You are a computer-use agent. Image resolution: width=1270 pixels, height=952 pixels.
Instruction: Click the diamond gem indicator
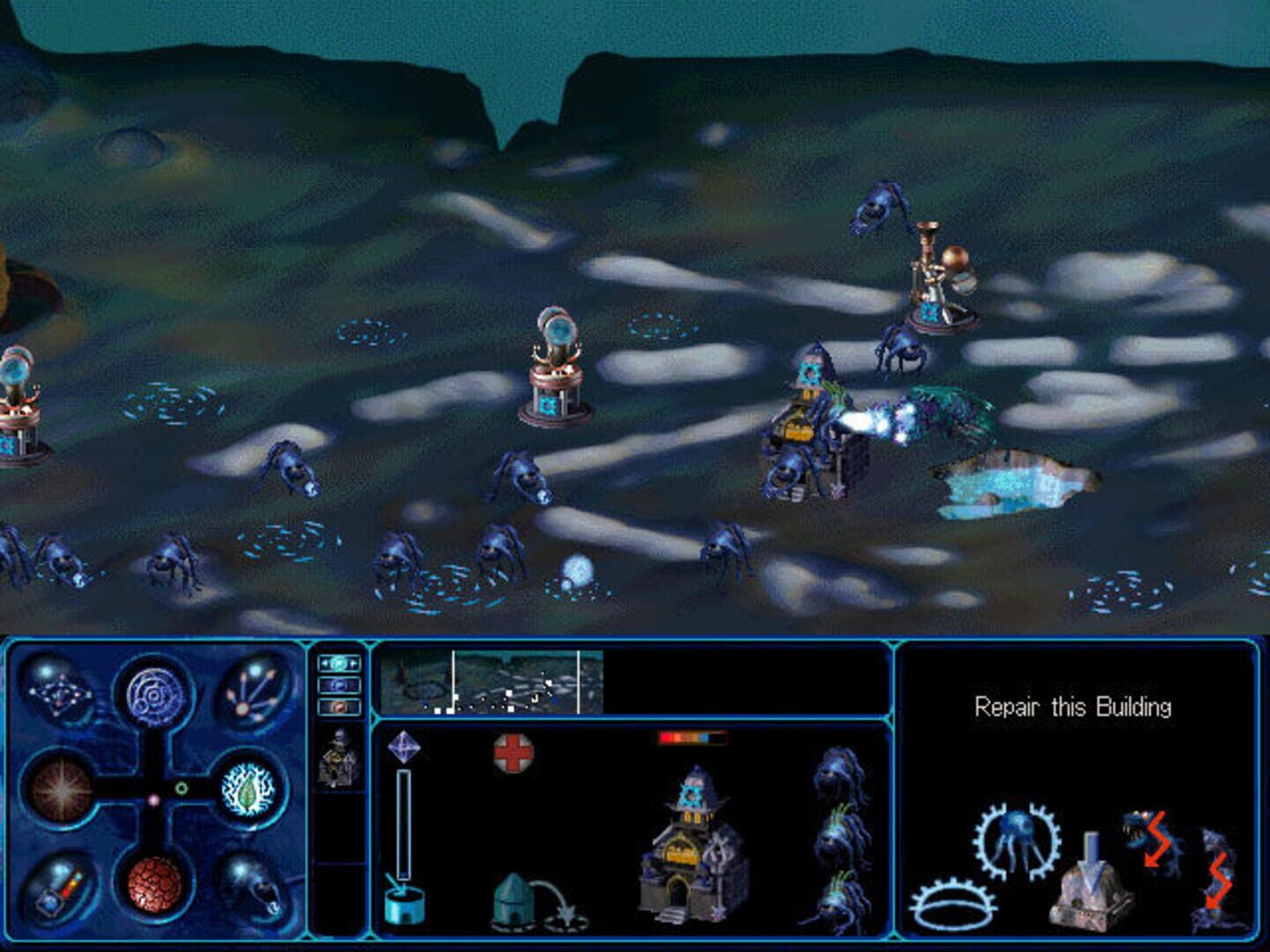[404, 747]
